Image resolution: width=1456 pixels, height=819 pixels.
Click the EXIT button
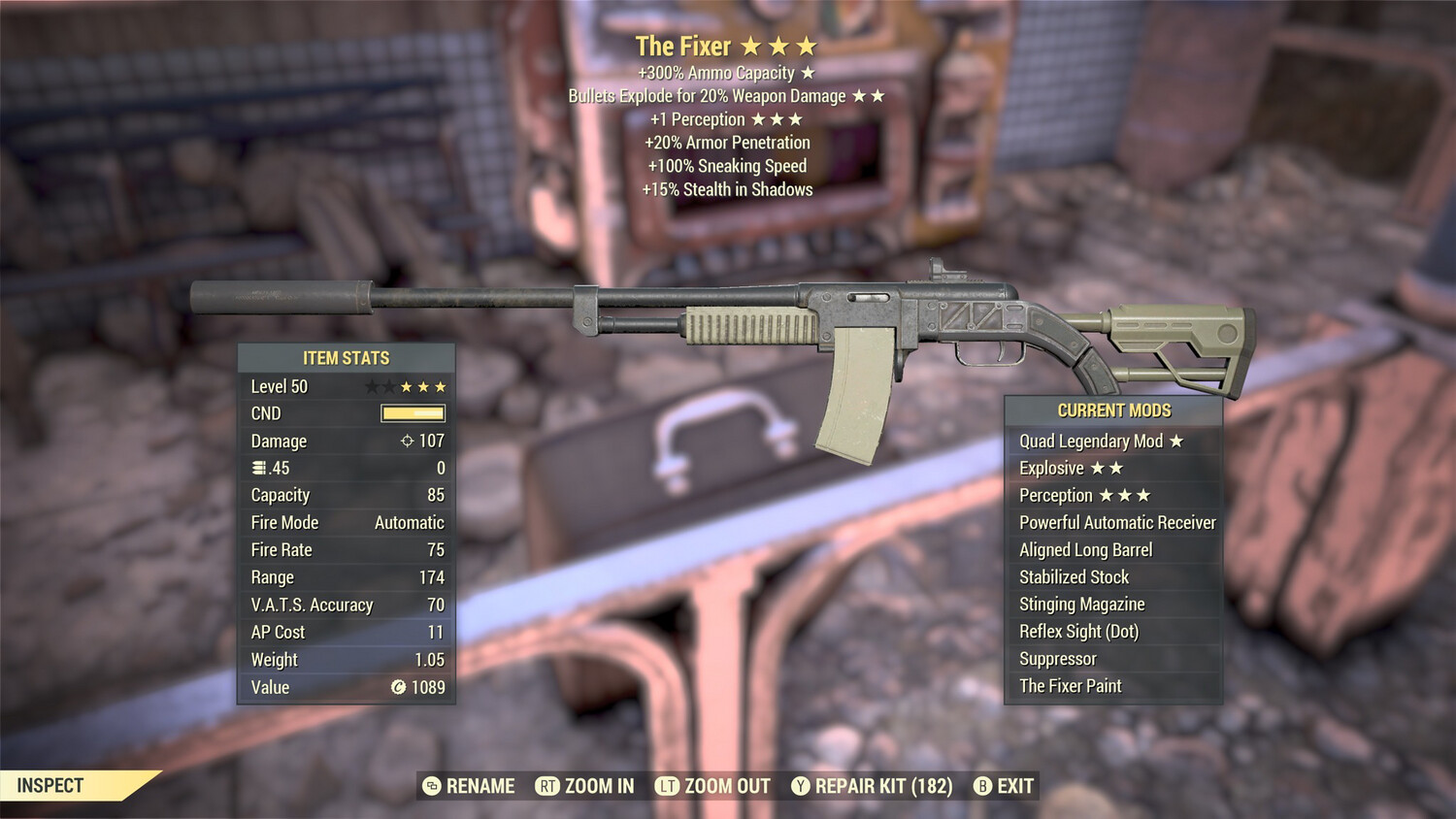click(x=1013, y=786)
